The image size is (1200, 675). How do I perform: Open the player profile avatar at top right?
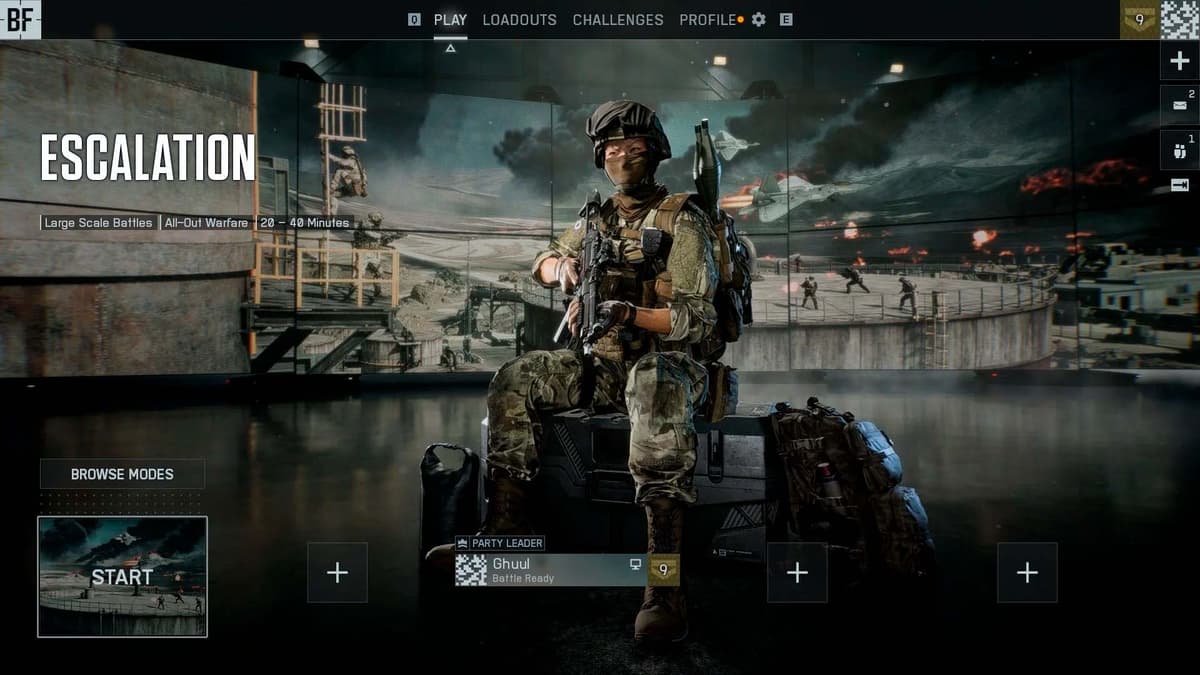pyautogui.click(x=1179, y=19)
